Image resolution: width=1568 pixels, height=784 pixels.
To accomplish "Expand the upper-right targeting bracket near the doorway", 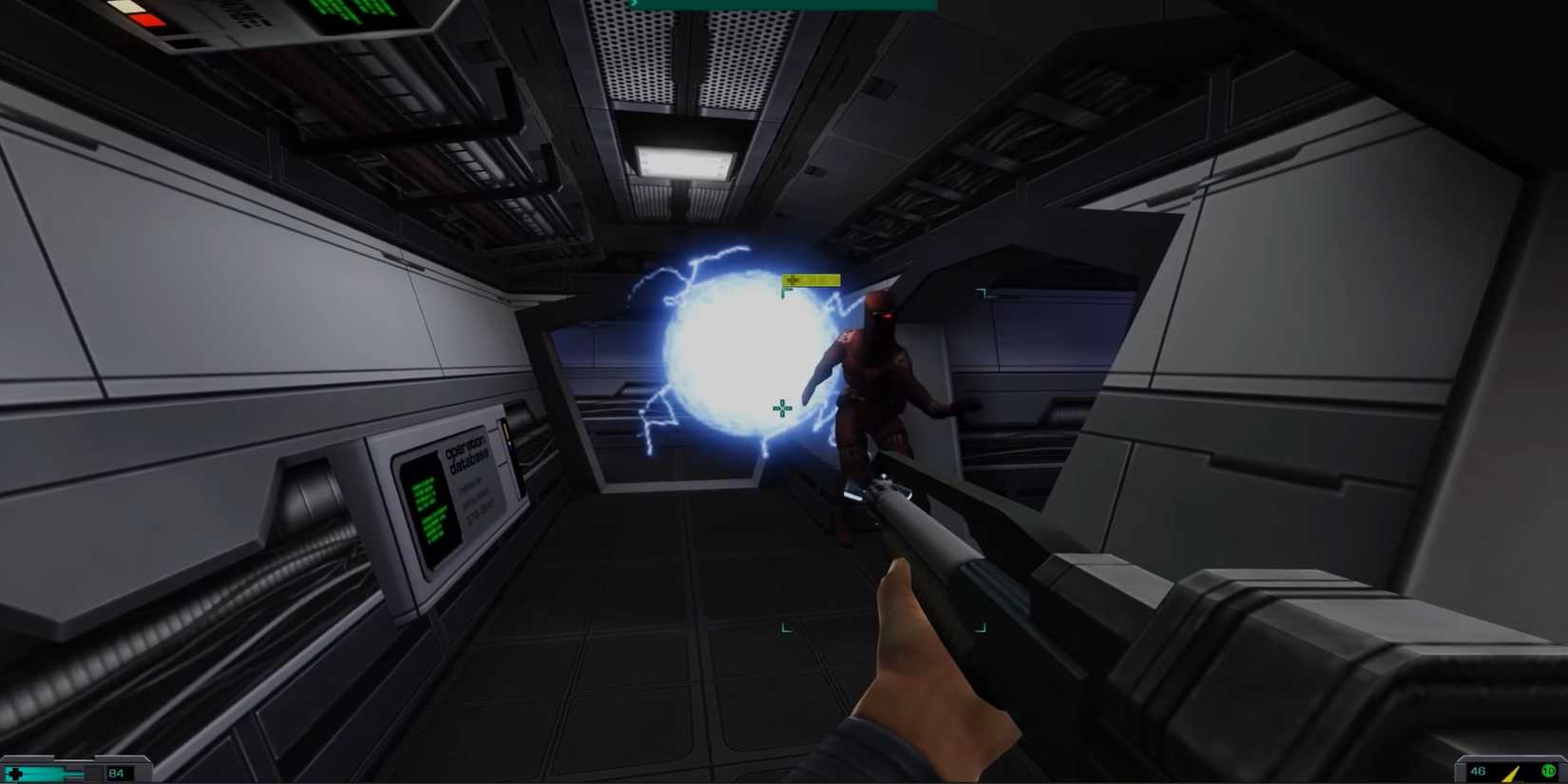I will point(982,293).
